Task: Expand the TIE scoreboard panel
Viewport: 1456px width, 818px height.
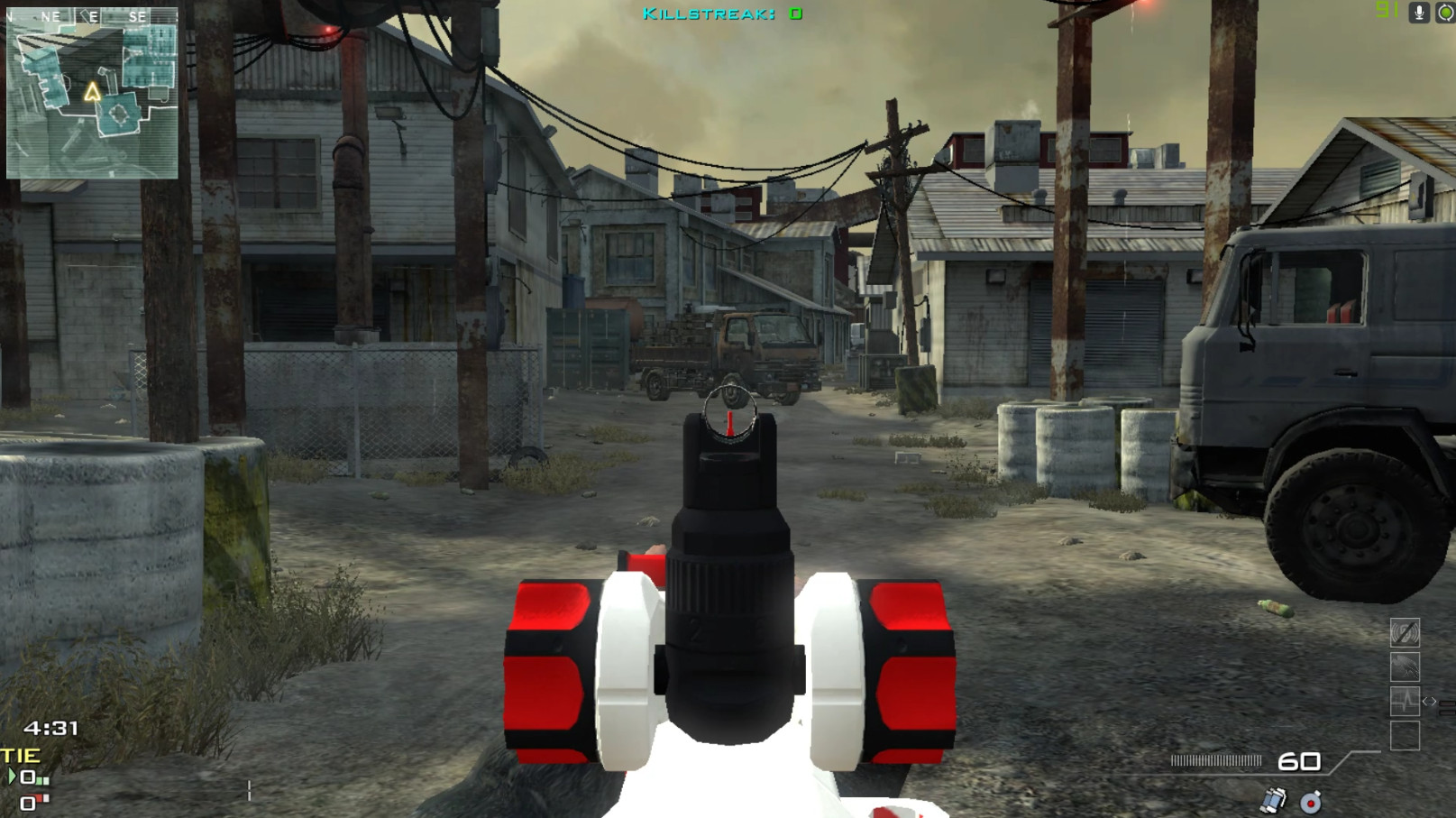Action: pos(18,755)
